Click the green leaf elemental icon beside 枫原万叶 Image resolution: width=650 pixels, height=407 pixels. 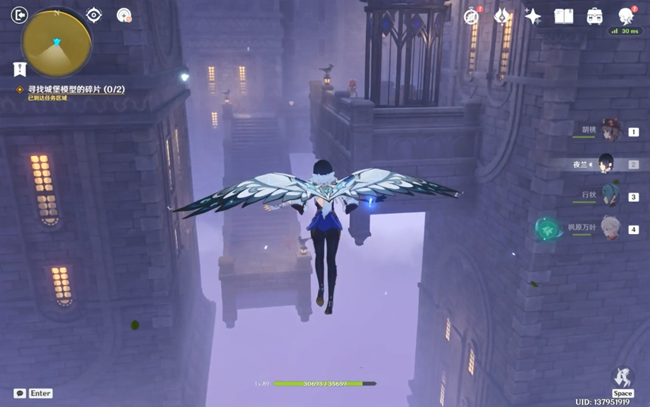point(548,229)
